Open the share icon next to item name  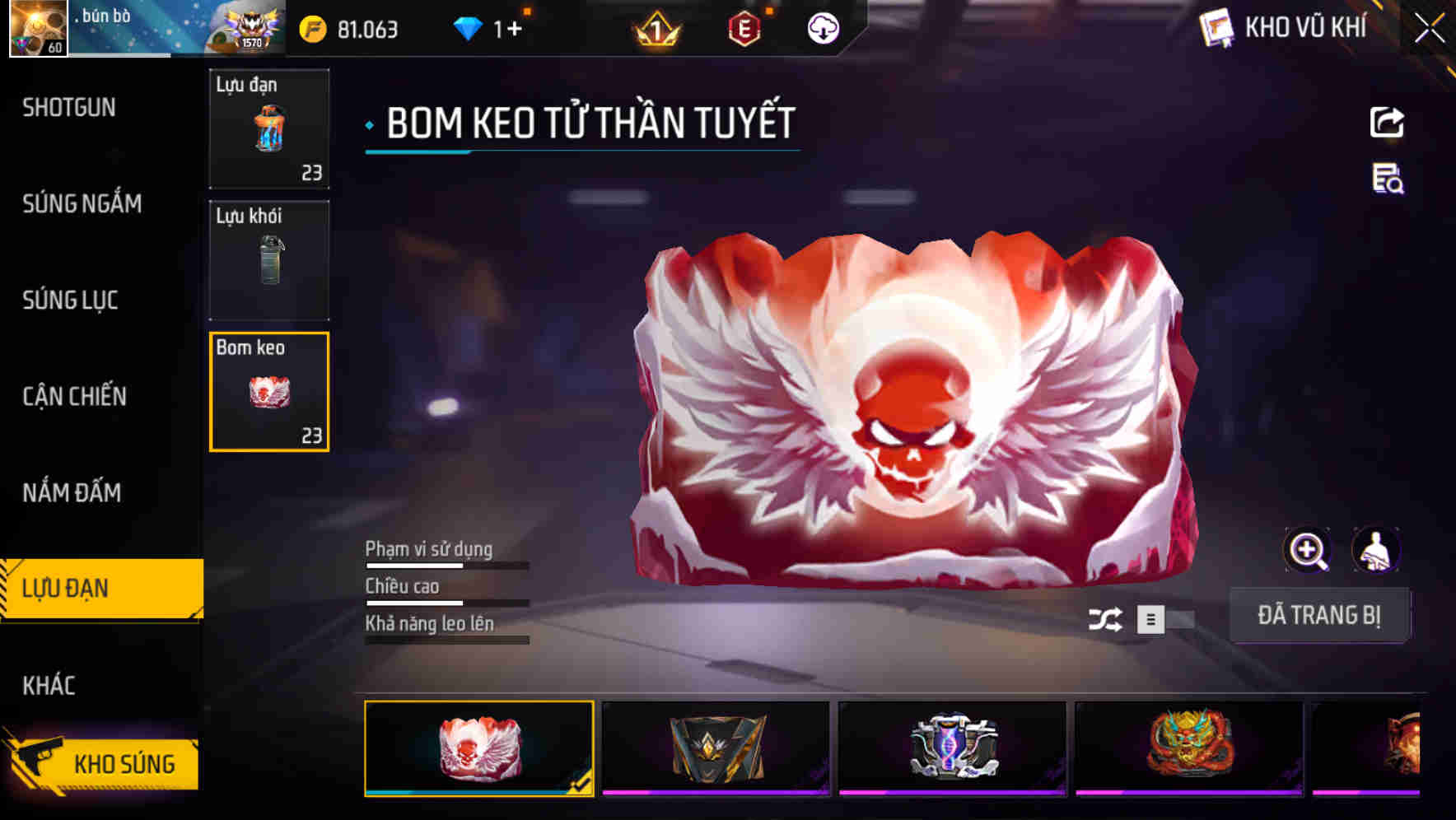1388,122
